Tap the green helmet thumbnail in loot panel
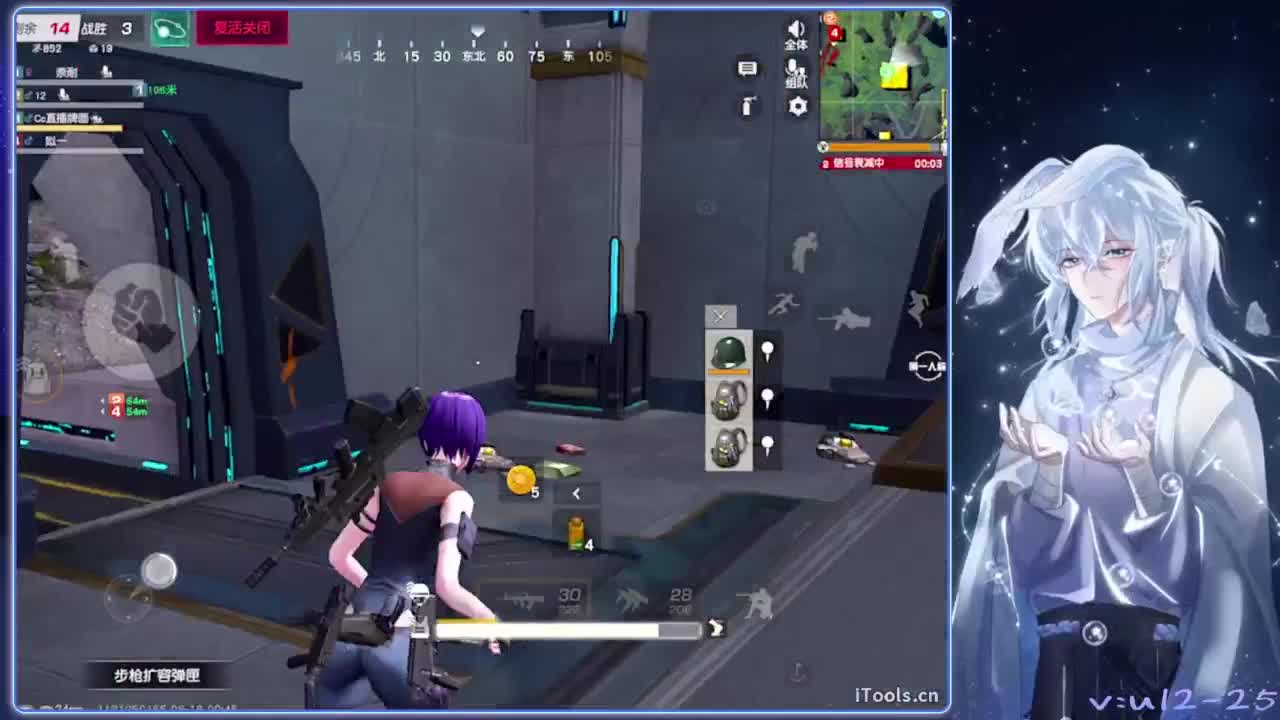 (728, 350)
